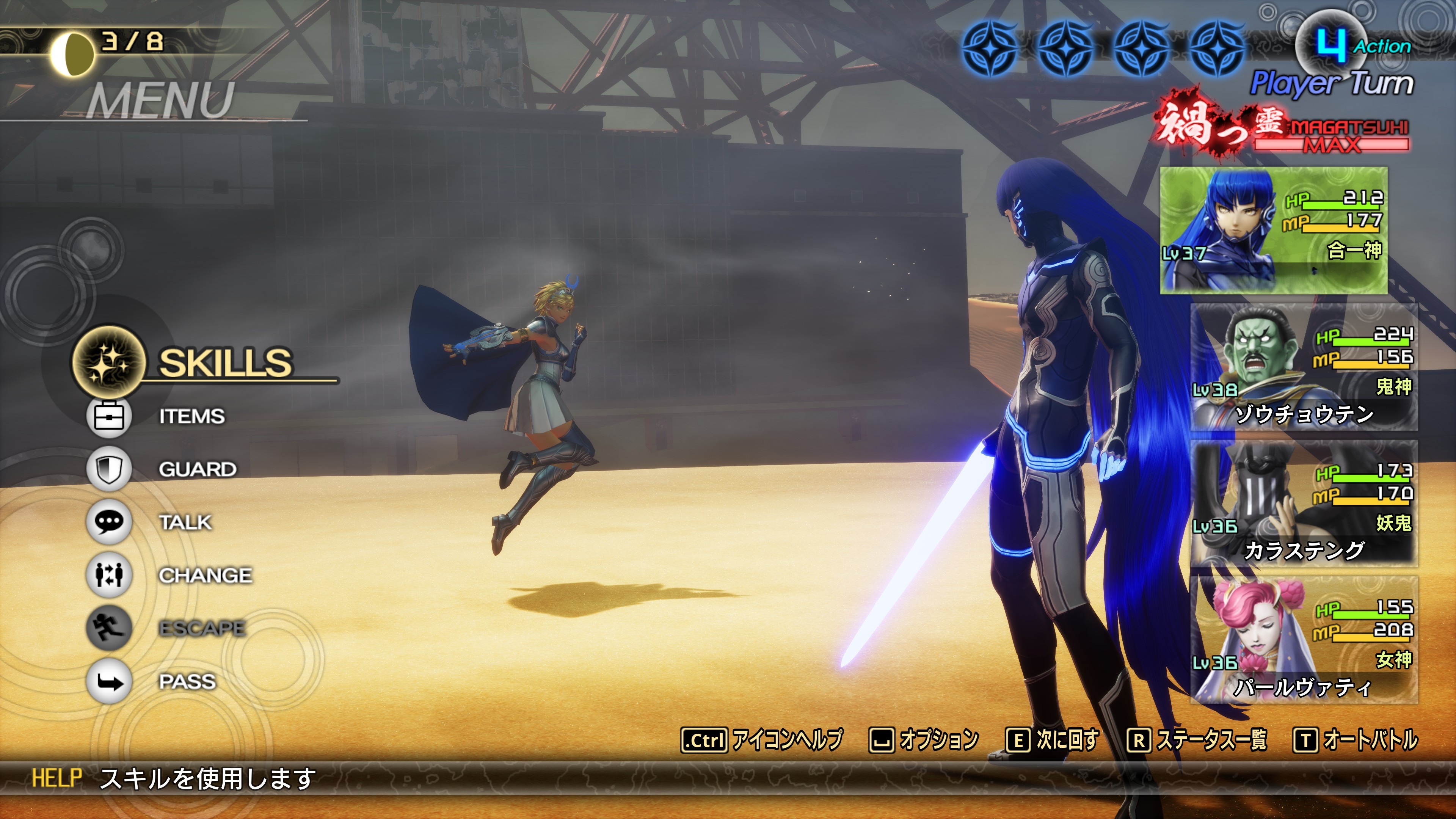Select TALK to negotiate
This screenshot has width=1456, height=819.
pyautogui.click(x=185, y=522)
